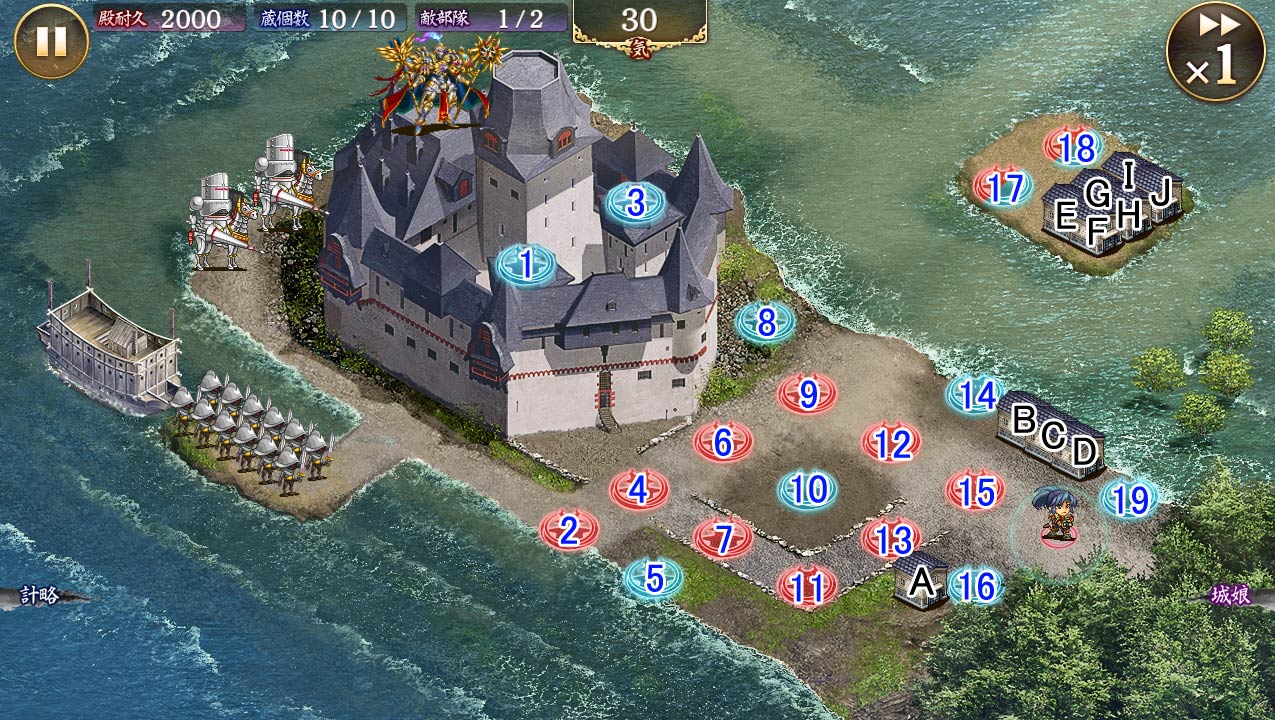Choose blue placement tile 10
The height and width of the screenshot is (720, 1275).
click(809, 490)
